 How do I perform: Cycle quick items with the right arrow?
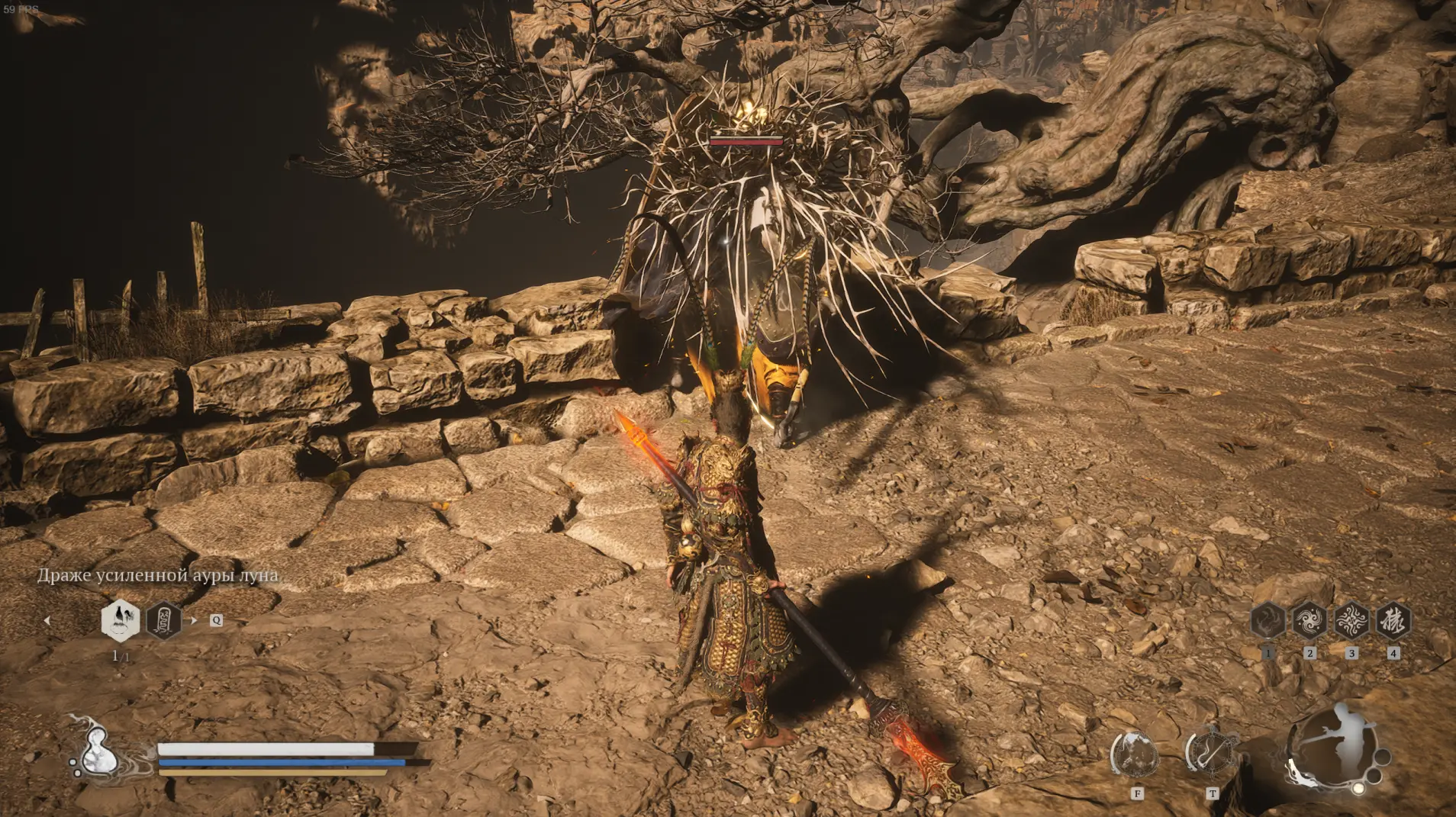pyautogui.click(x=194, y=620)
